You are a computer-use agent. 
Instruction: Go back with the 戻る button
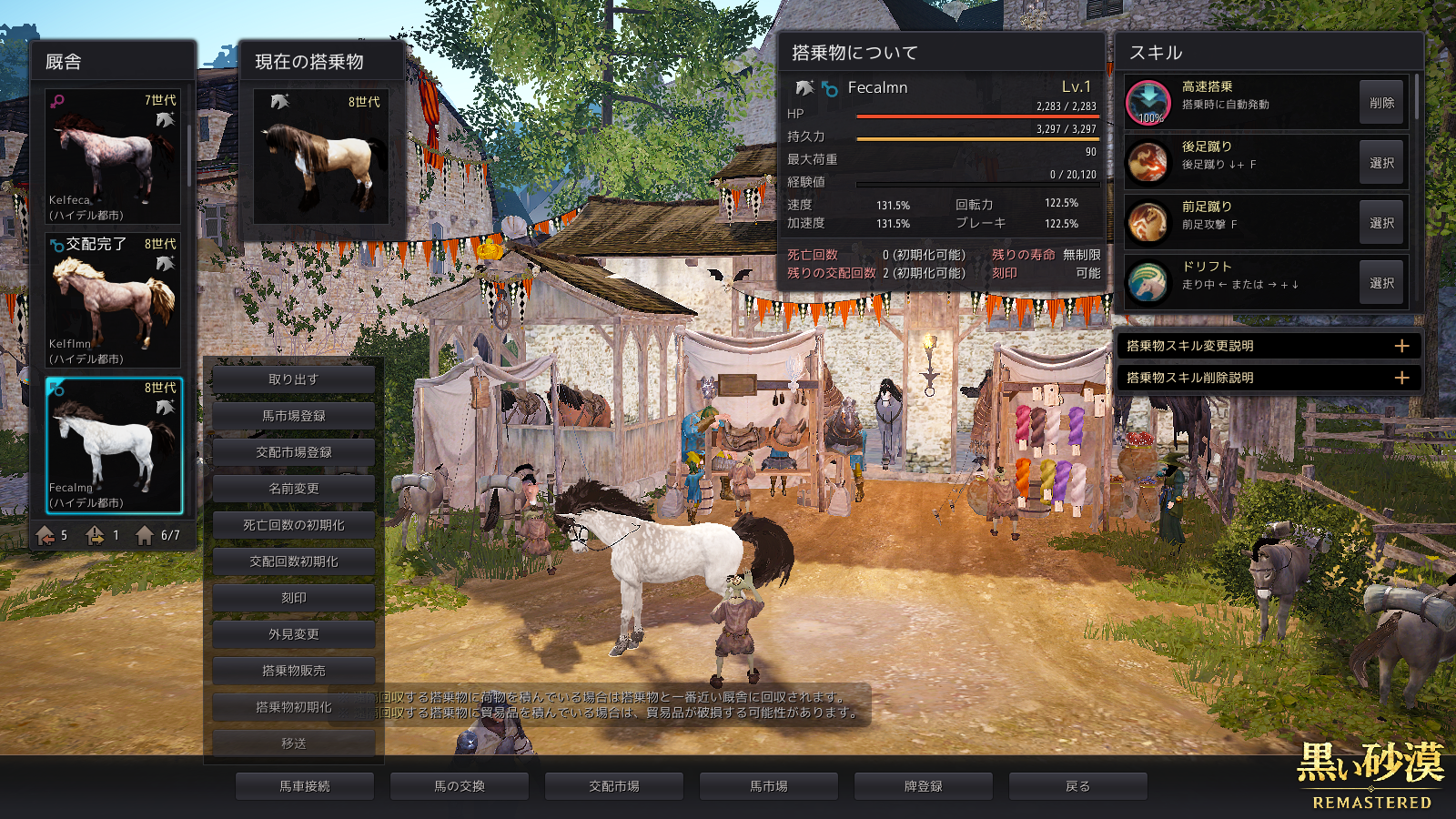1077,786
